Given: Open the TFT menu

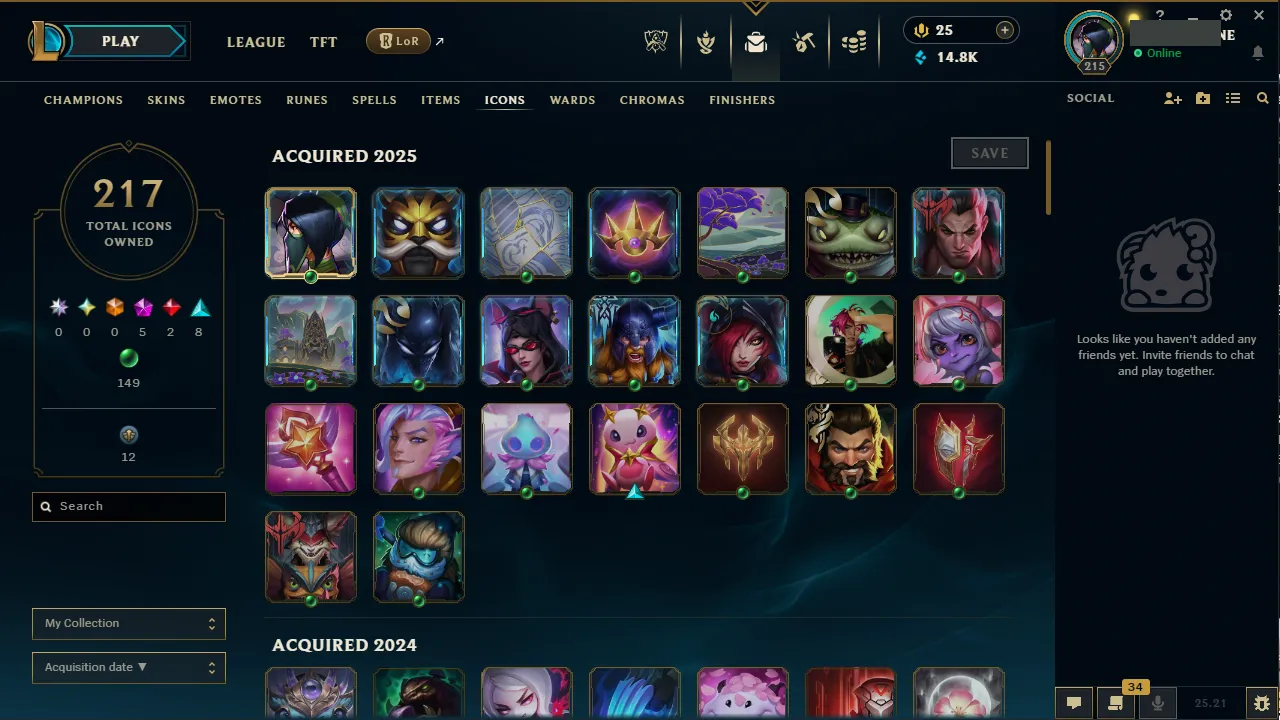Looking at the screenshot, I should coord(323,42).
